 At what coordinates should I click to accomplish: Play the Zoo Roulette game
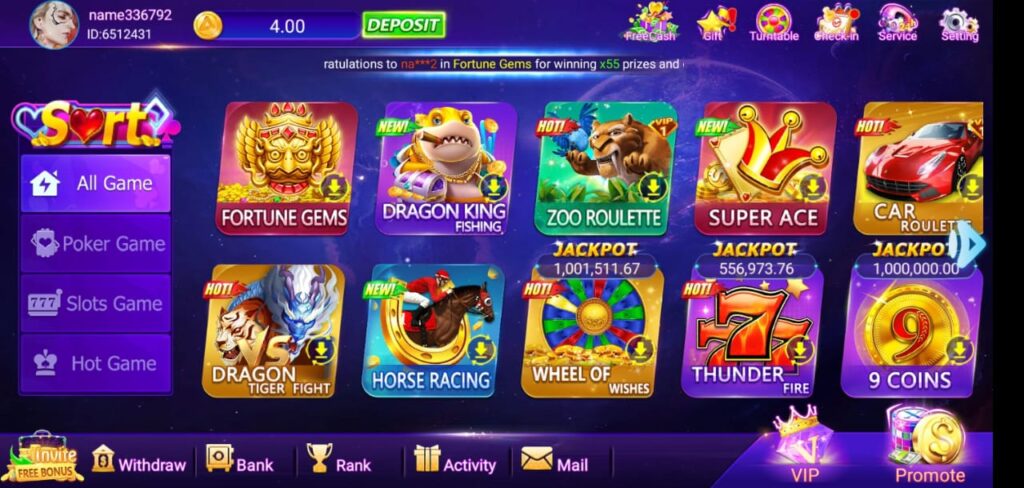click(604, 167)
